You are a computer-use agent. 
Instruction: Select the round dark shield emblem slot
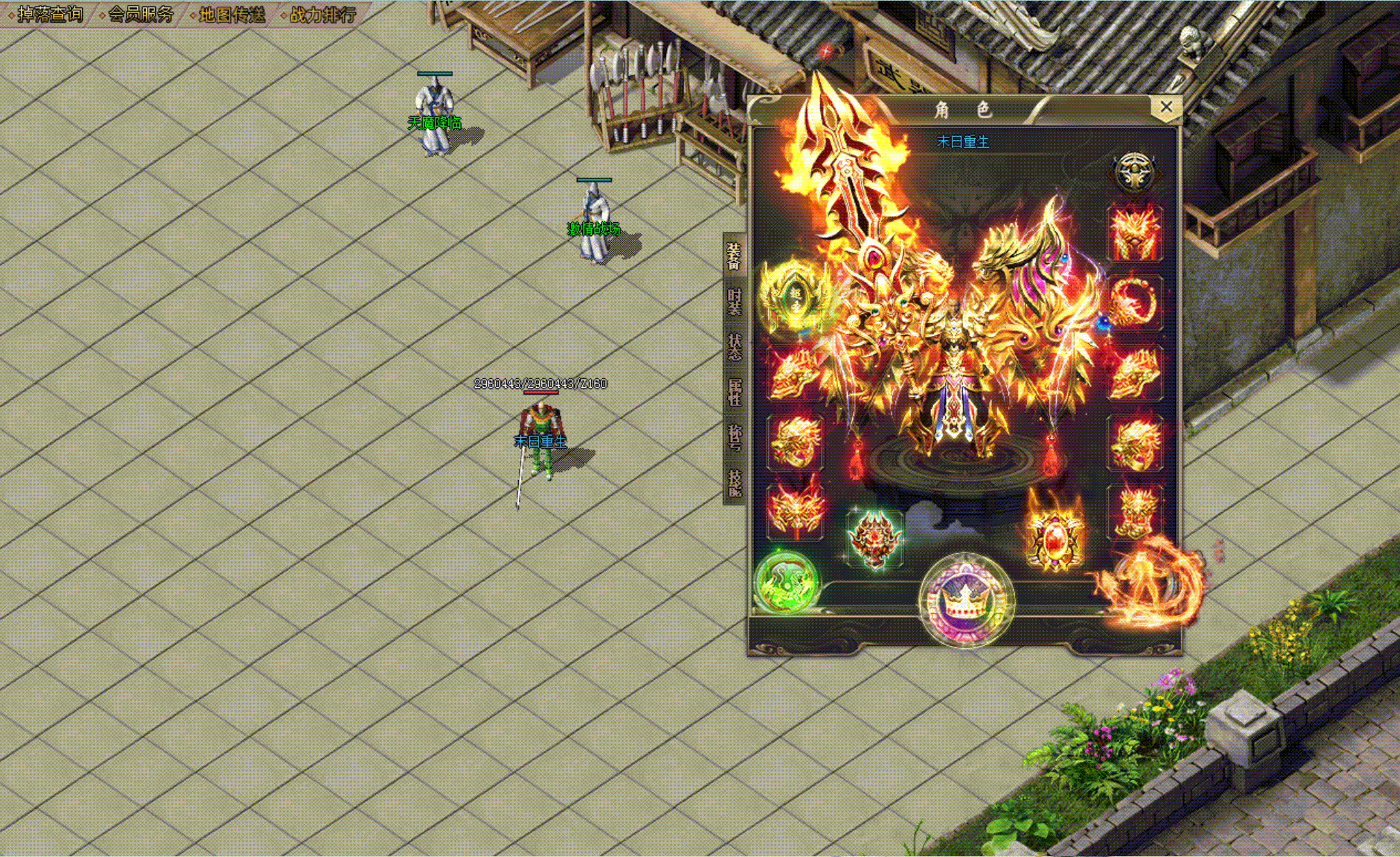point(1134,172)
